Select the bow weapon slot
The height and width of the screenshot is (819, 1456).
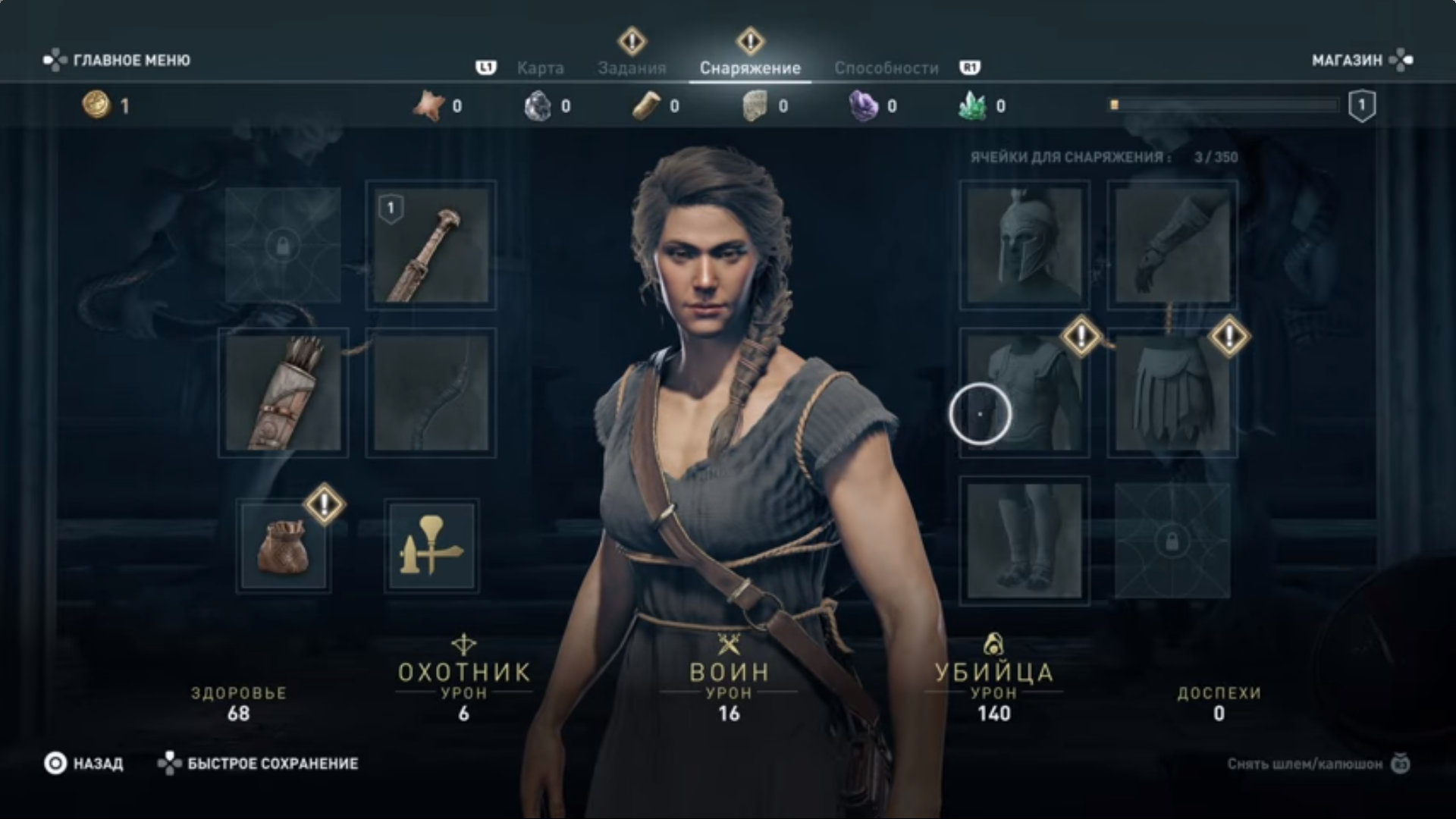431,393
